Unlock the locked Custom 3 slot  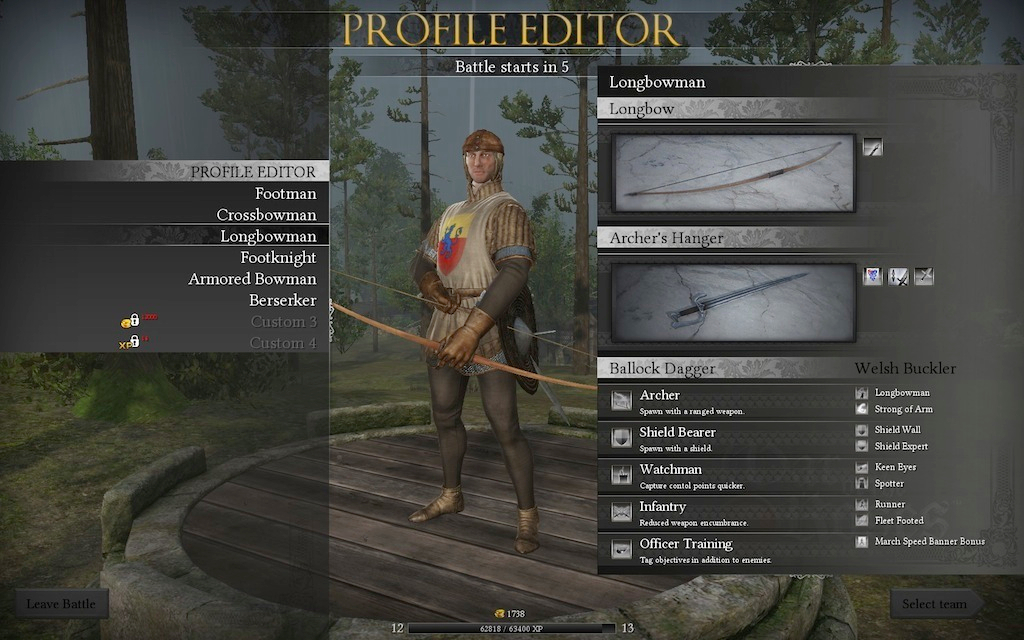[283, 322]
